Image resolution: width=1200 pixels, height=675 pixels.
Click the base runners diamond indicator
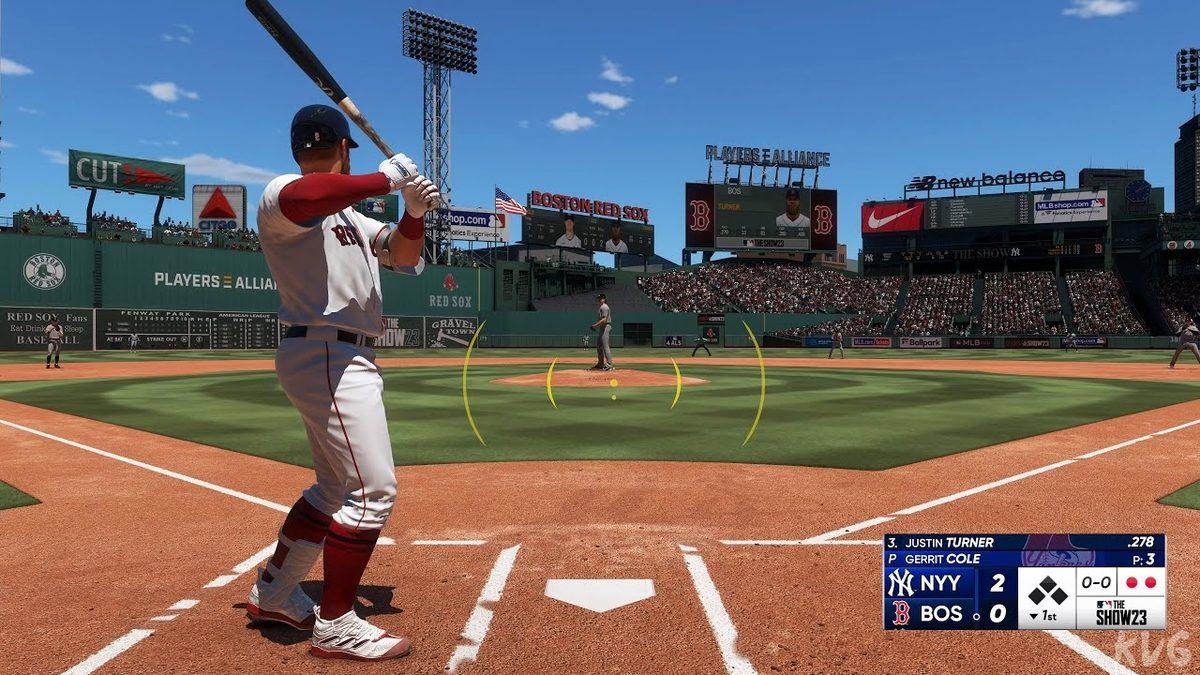[x=1046, y=590]
